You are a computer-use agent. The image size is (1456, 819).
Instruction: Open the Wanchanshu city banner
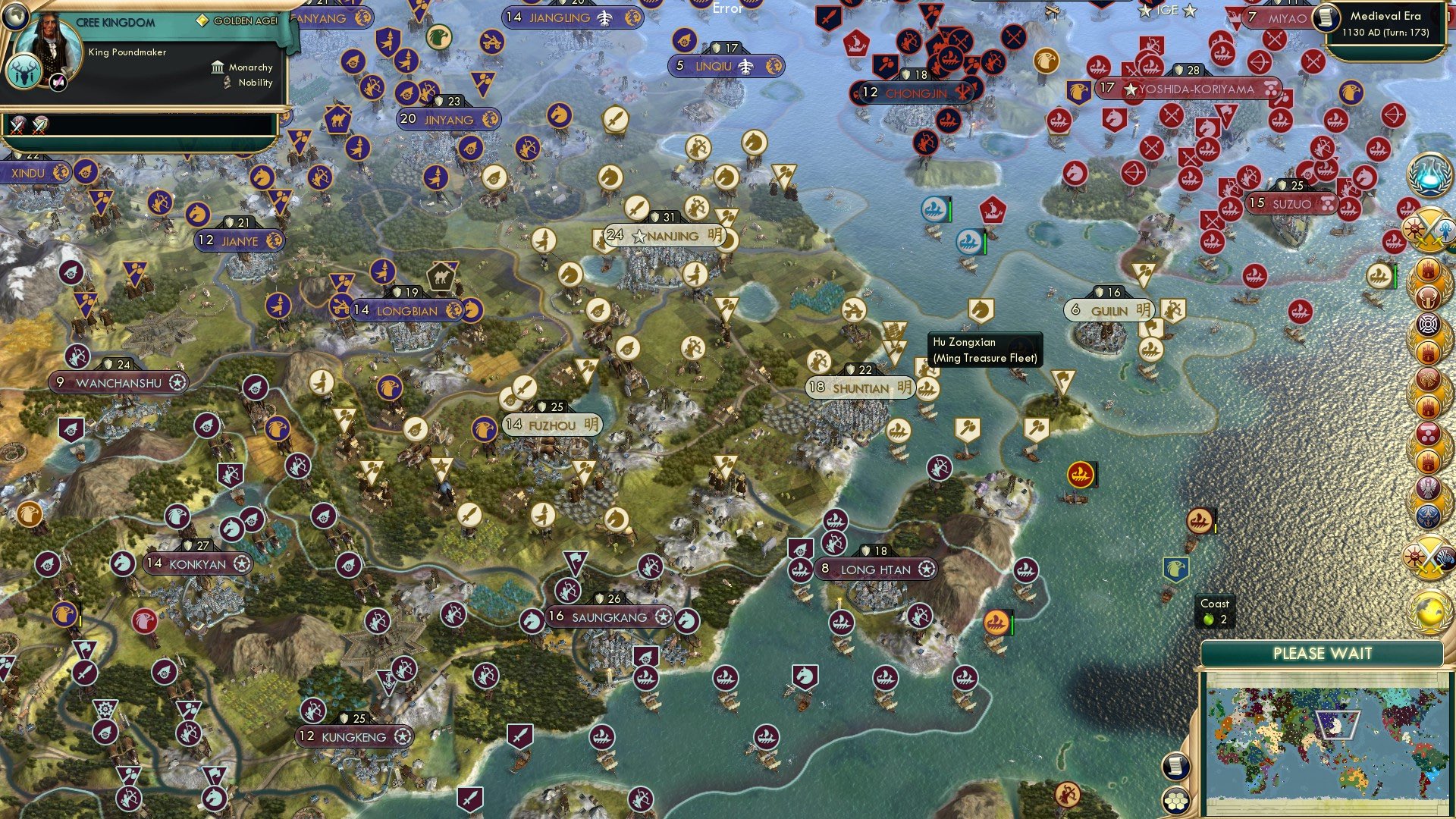pos(119,384)
